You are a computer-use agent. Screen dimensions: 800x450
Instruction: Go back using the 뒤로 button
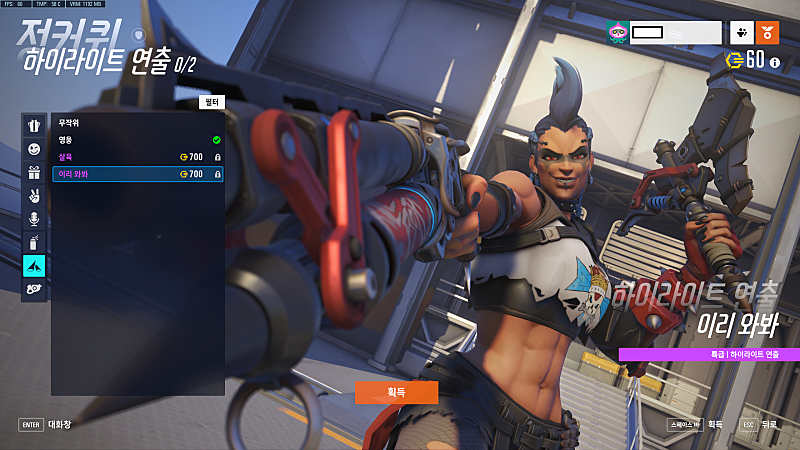[x=758, y=424]
